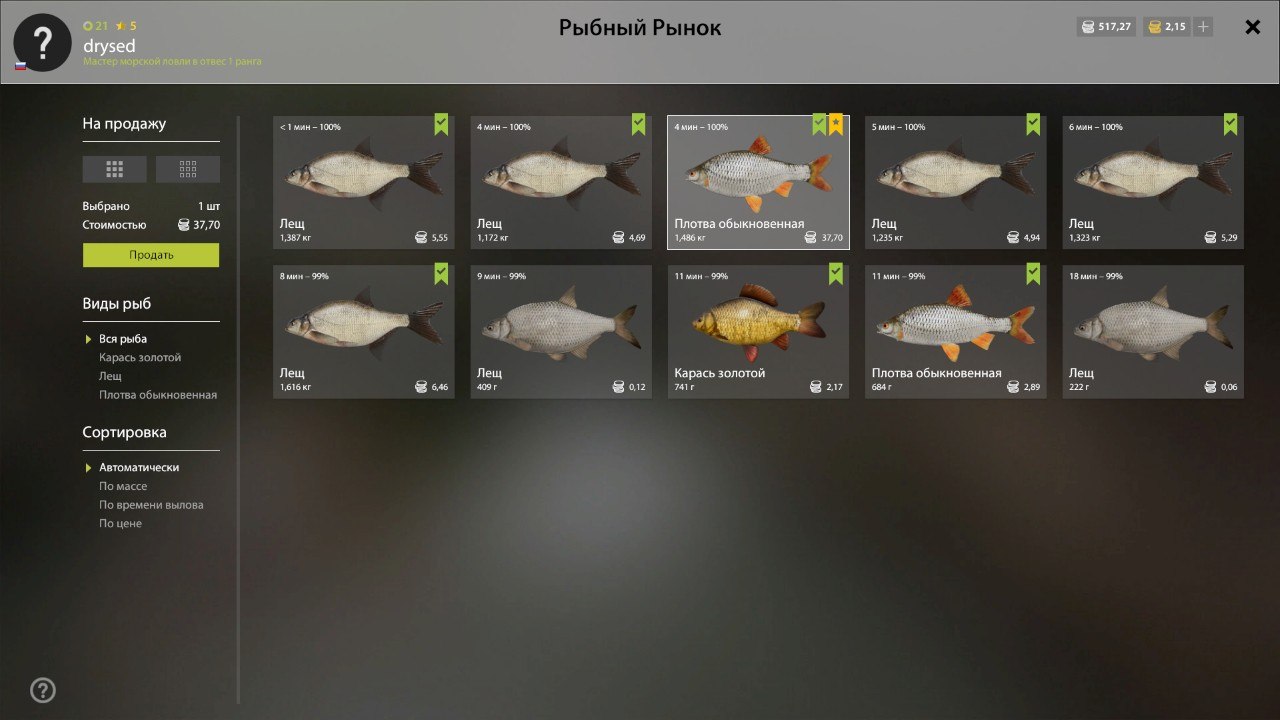Deselect all fish with the outlined grid button
Image resolution: width=1280 pixels, height=720 pixels.
[x=188, y=169]
